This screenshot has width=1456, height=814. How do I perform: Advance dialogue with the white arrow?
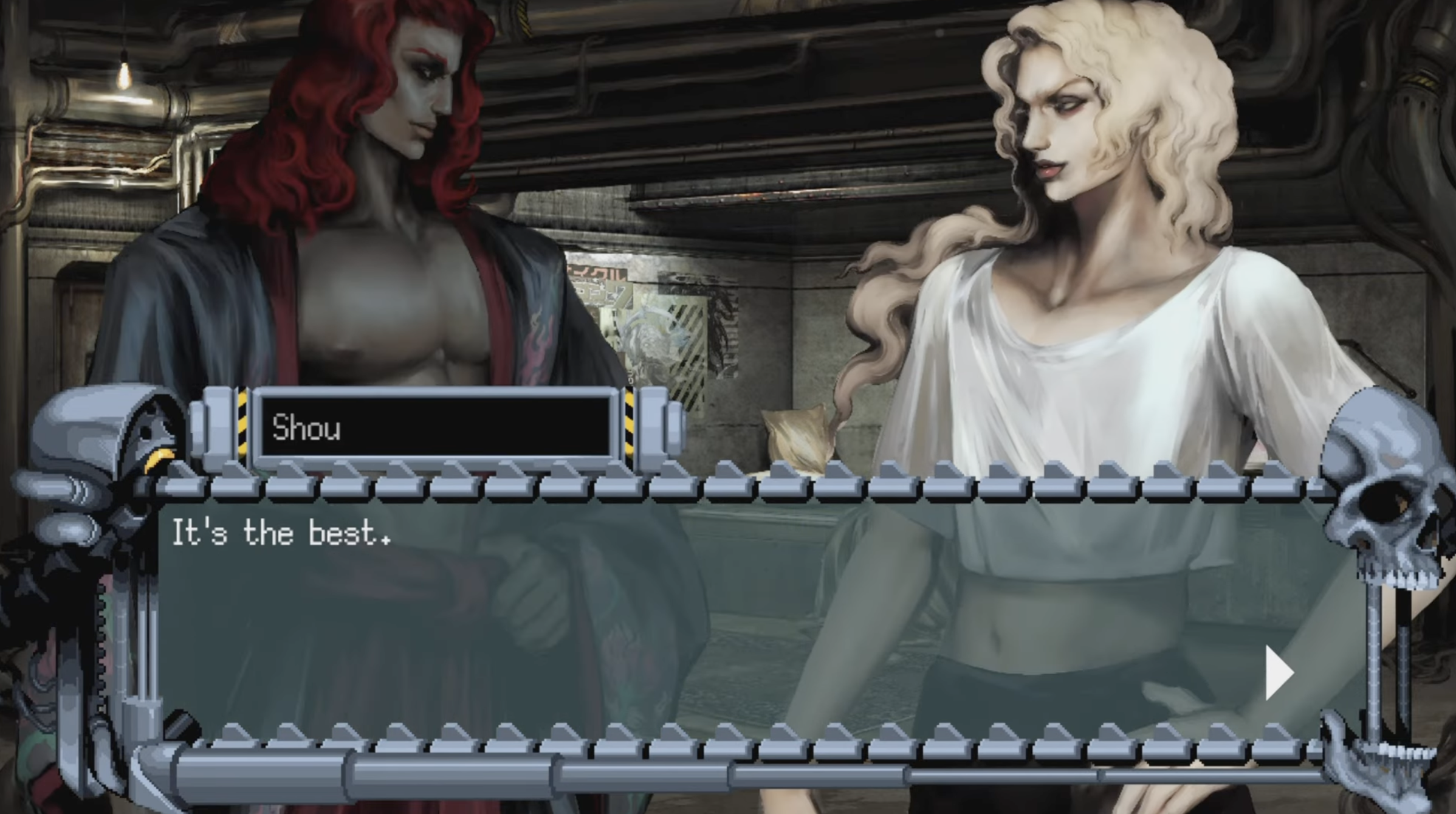tap(1277, 673)
